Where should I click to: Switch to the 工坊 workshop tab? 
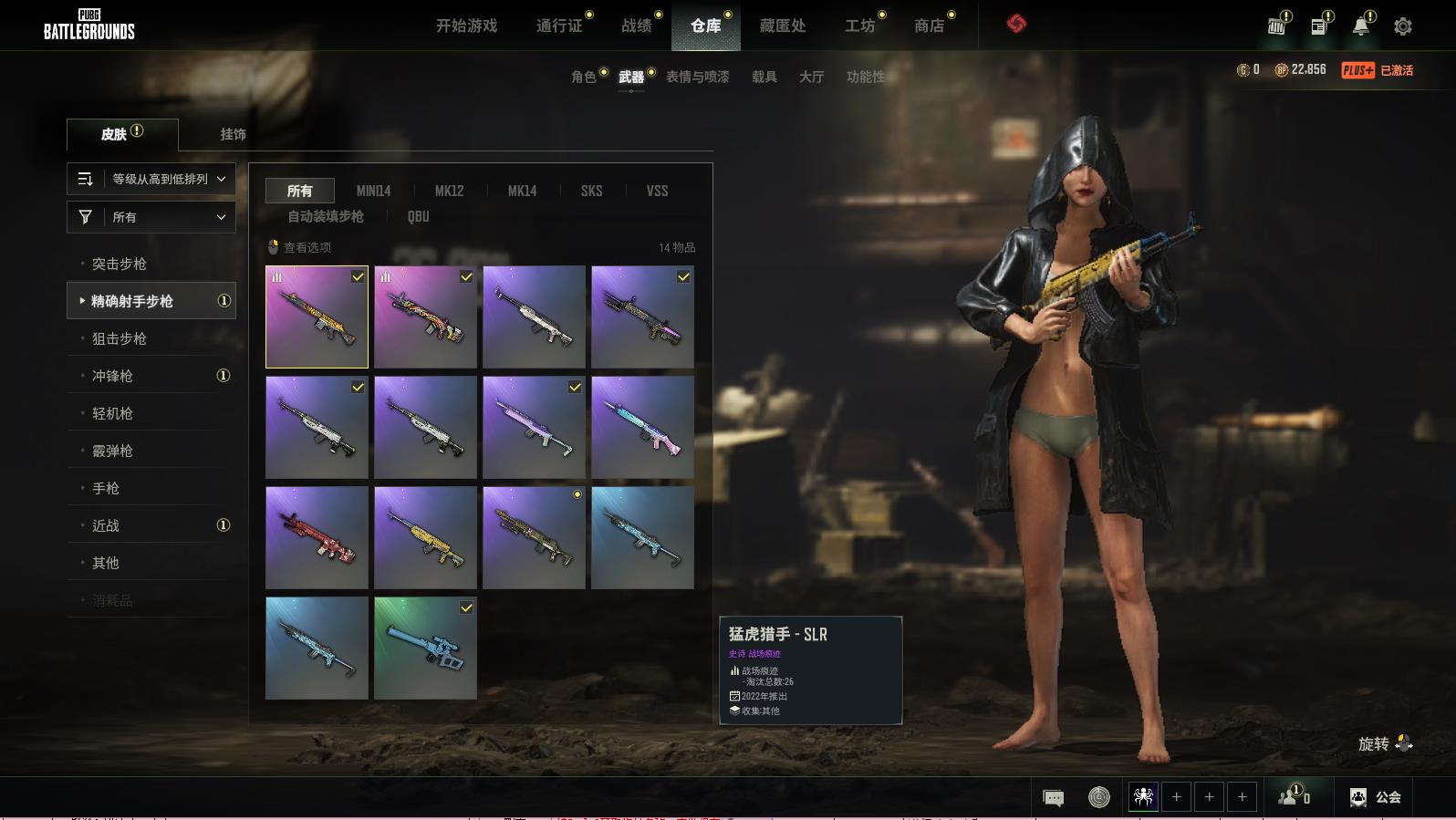858,26
